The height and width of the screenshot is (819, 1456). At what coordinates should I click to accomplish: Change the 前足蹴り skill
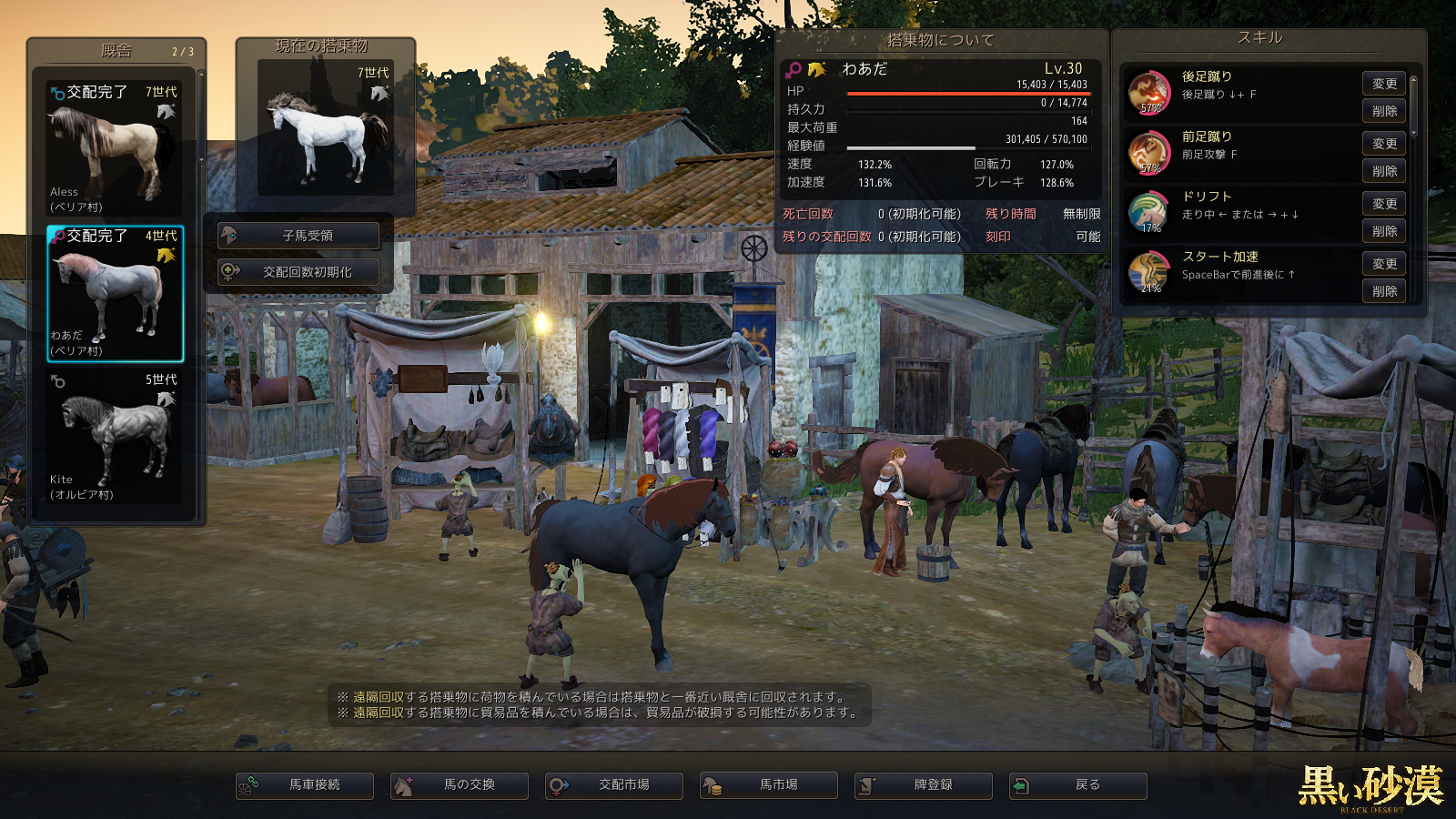click(x=1384, y=144)
